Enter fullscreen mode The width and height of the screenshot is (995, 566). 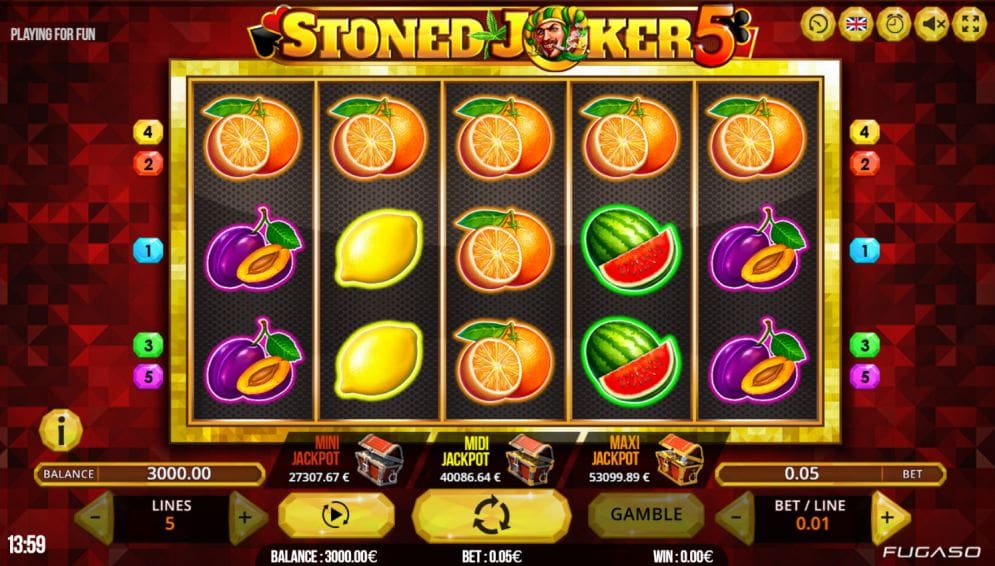pos(969,24)
